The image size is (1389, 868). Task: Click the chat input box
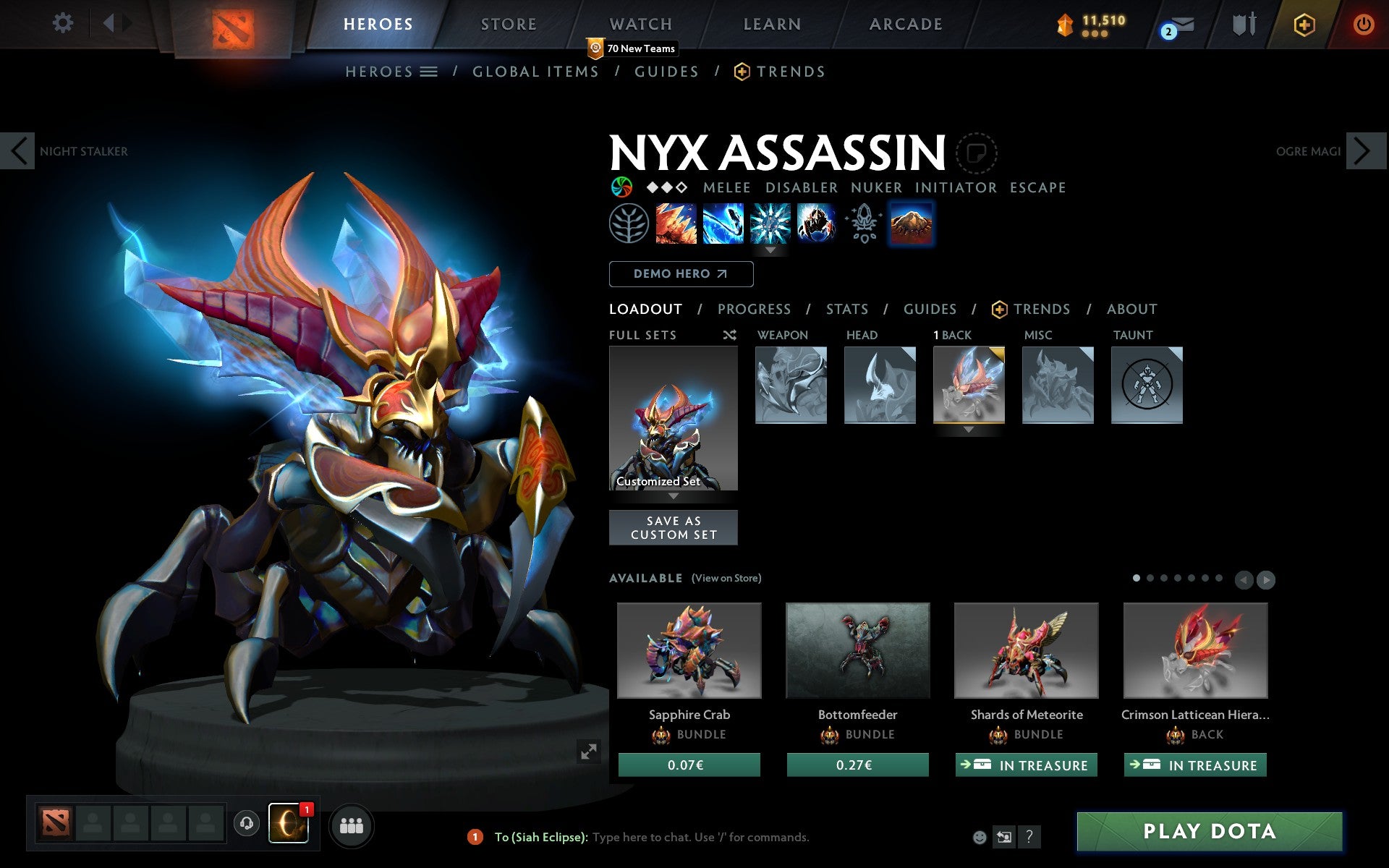(x=700, y=837)
